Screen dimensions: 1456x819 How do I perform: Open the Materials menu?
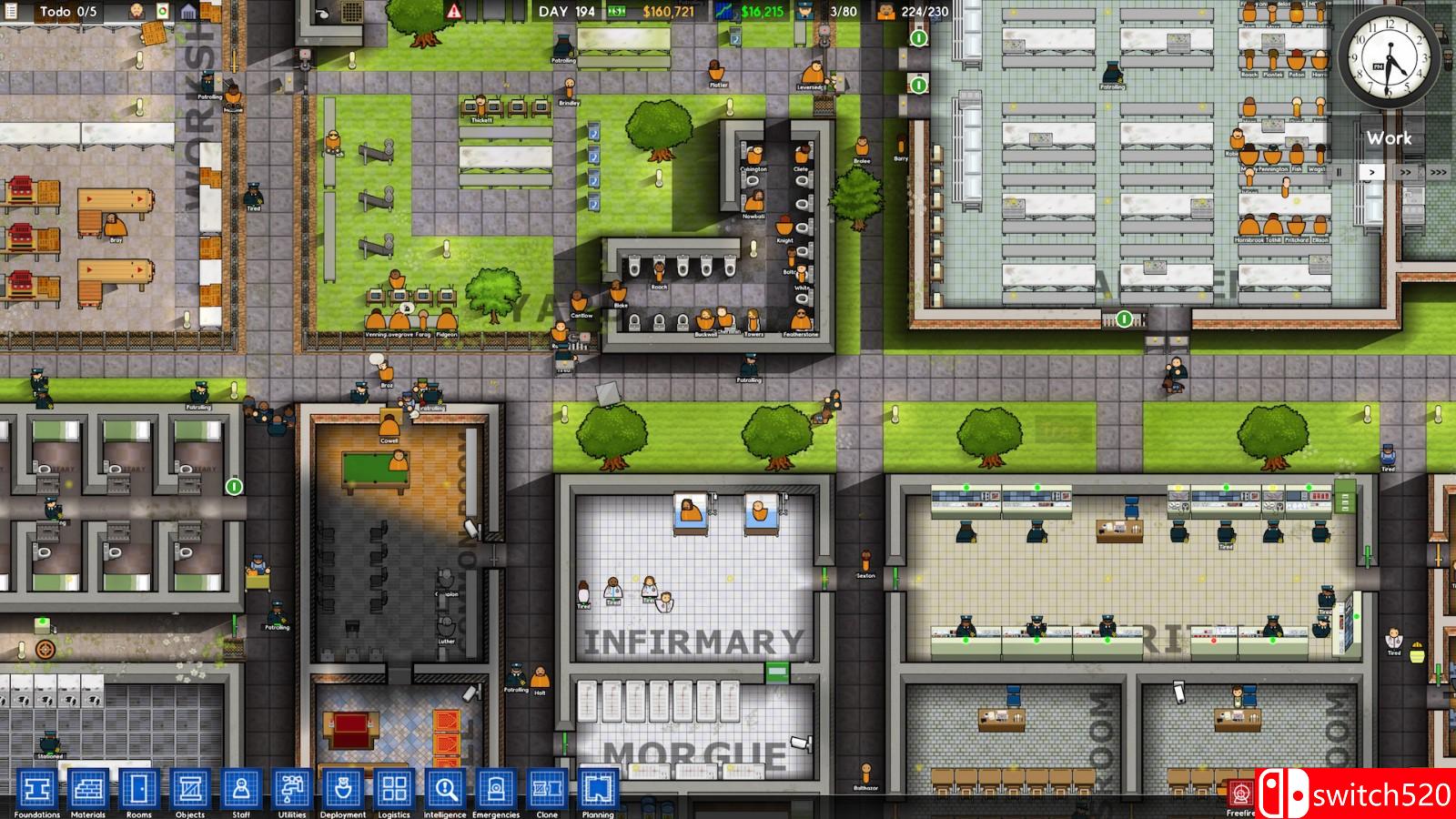coord(87,790)
